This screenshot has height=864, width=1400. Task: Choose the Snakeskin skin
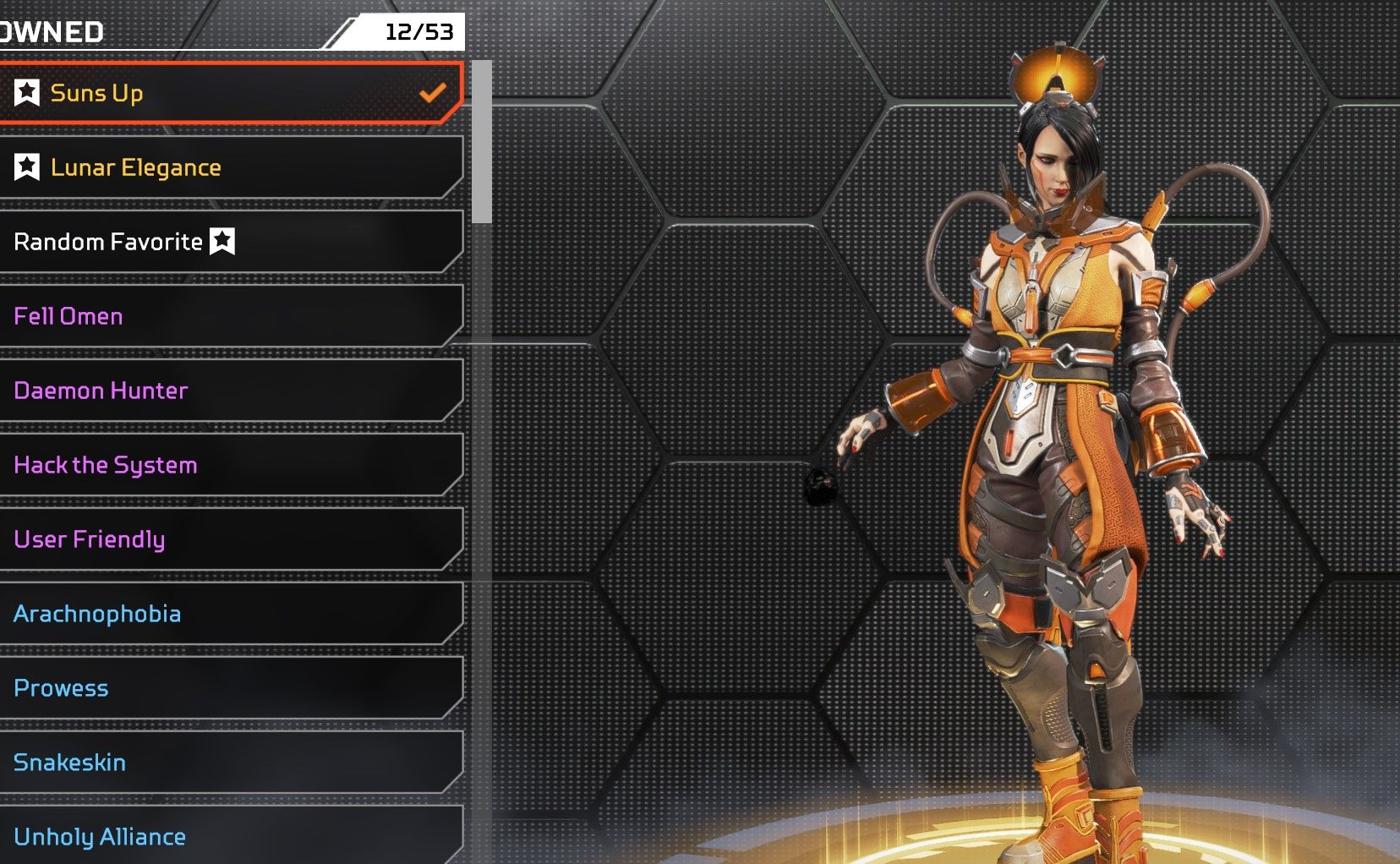point(228,763)
